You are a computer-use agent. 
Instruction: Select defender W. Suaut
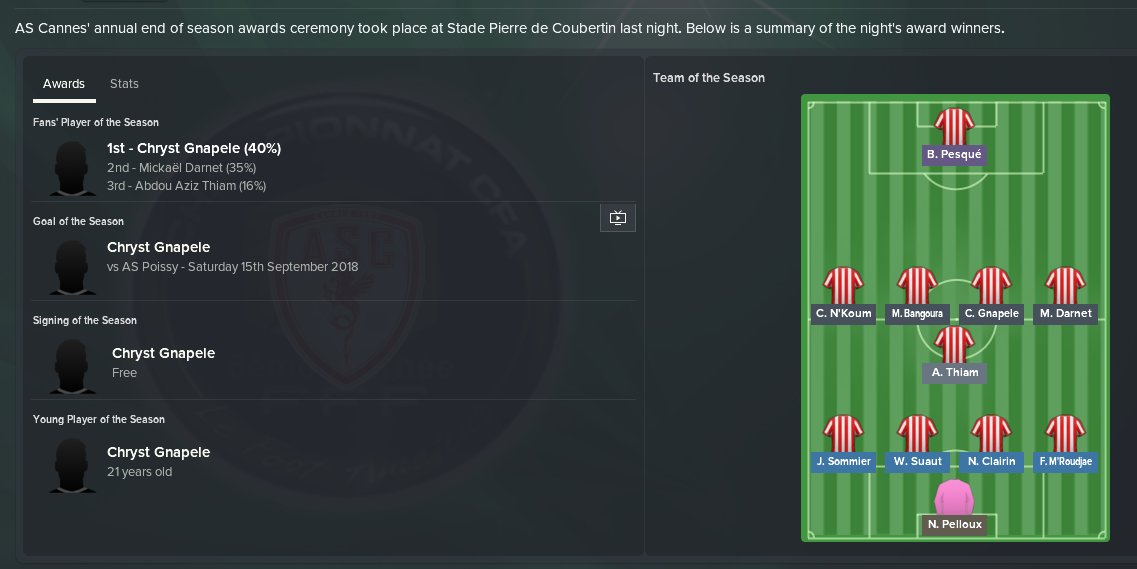(917, 461)
